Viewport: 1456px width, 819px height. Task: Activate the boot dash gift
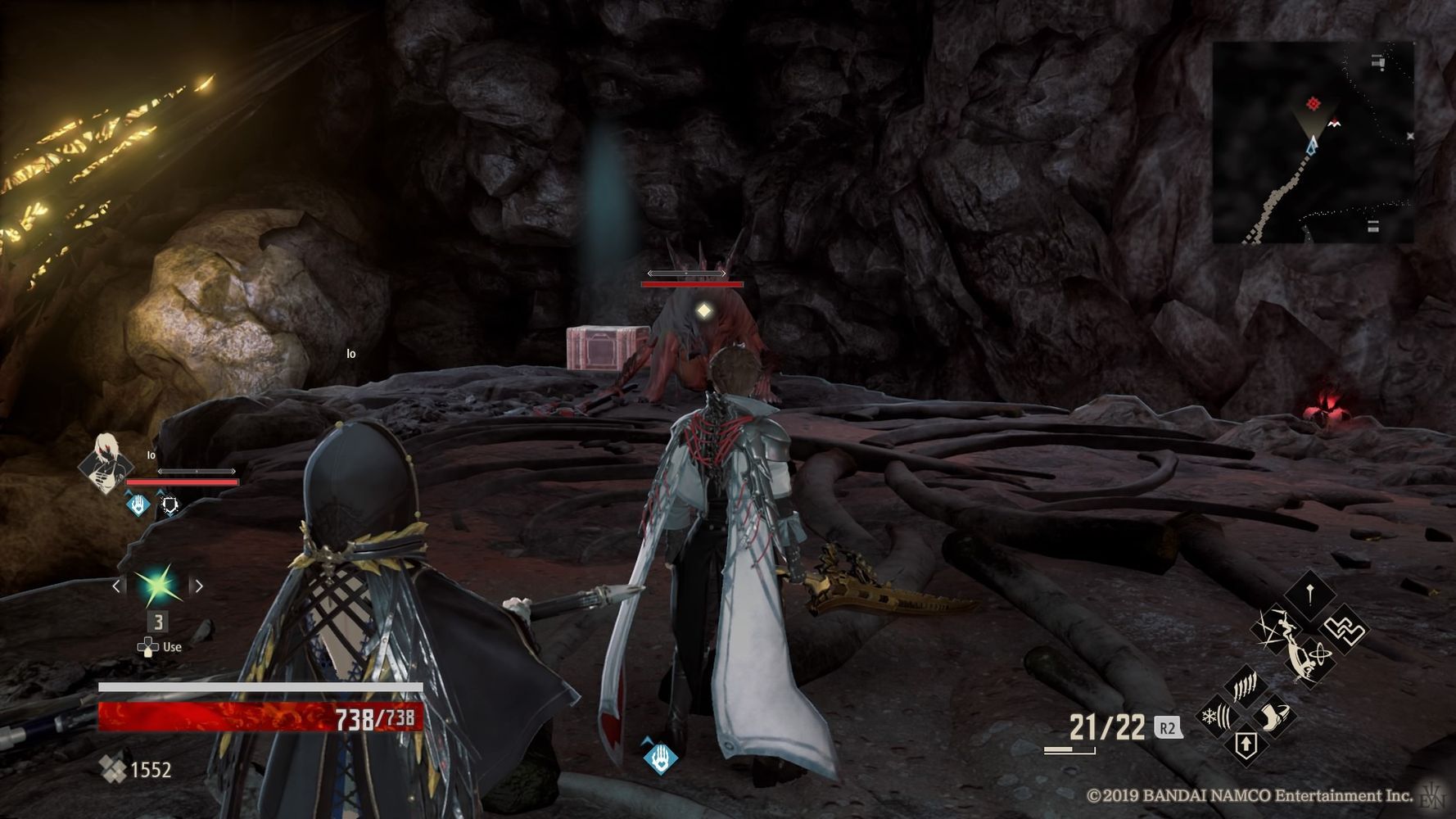click(x=1274, y=717)
